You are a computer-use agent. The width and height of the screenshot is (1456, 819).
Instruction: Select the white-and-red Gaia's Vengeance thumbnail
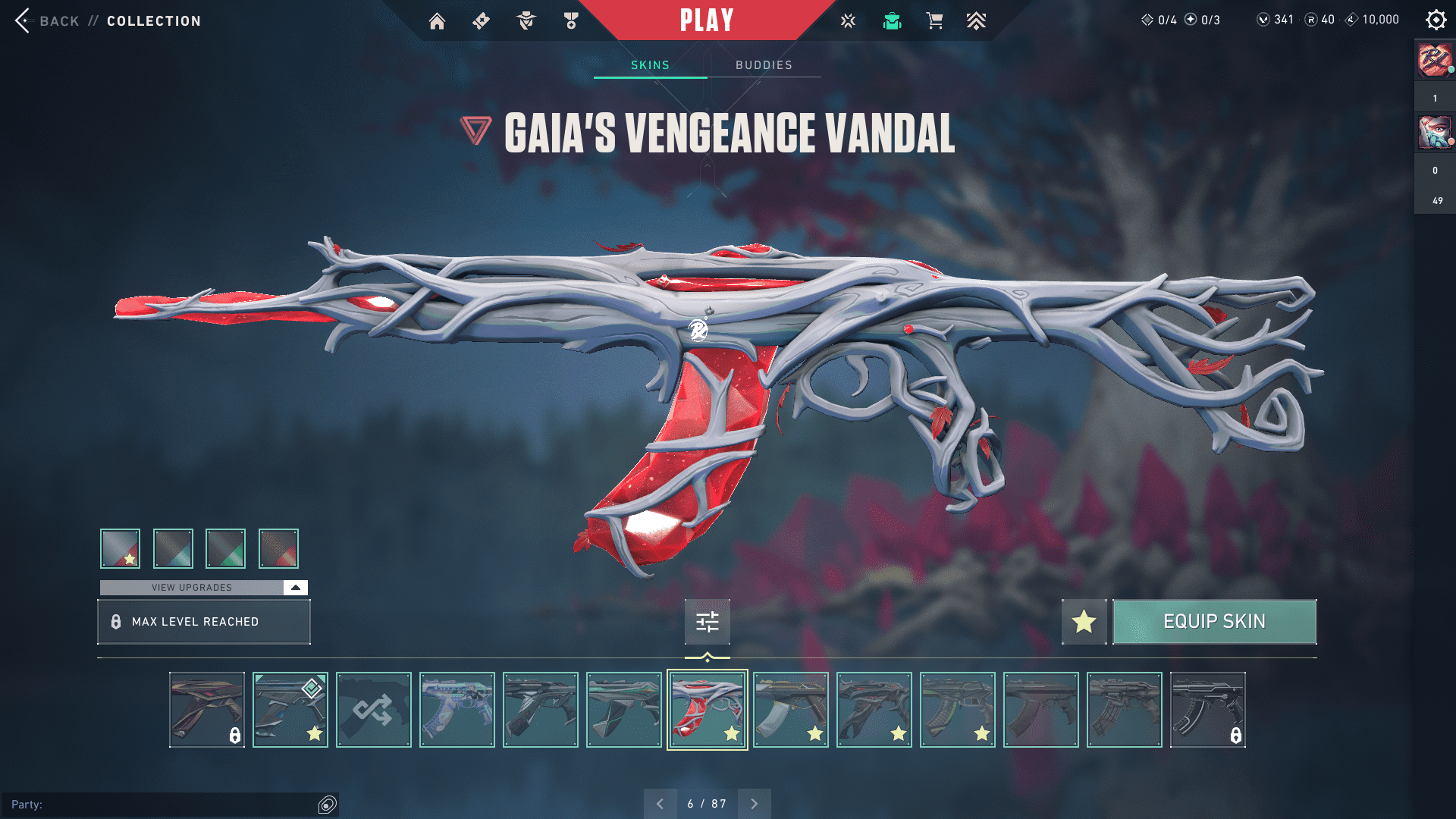707,710
